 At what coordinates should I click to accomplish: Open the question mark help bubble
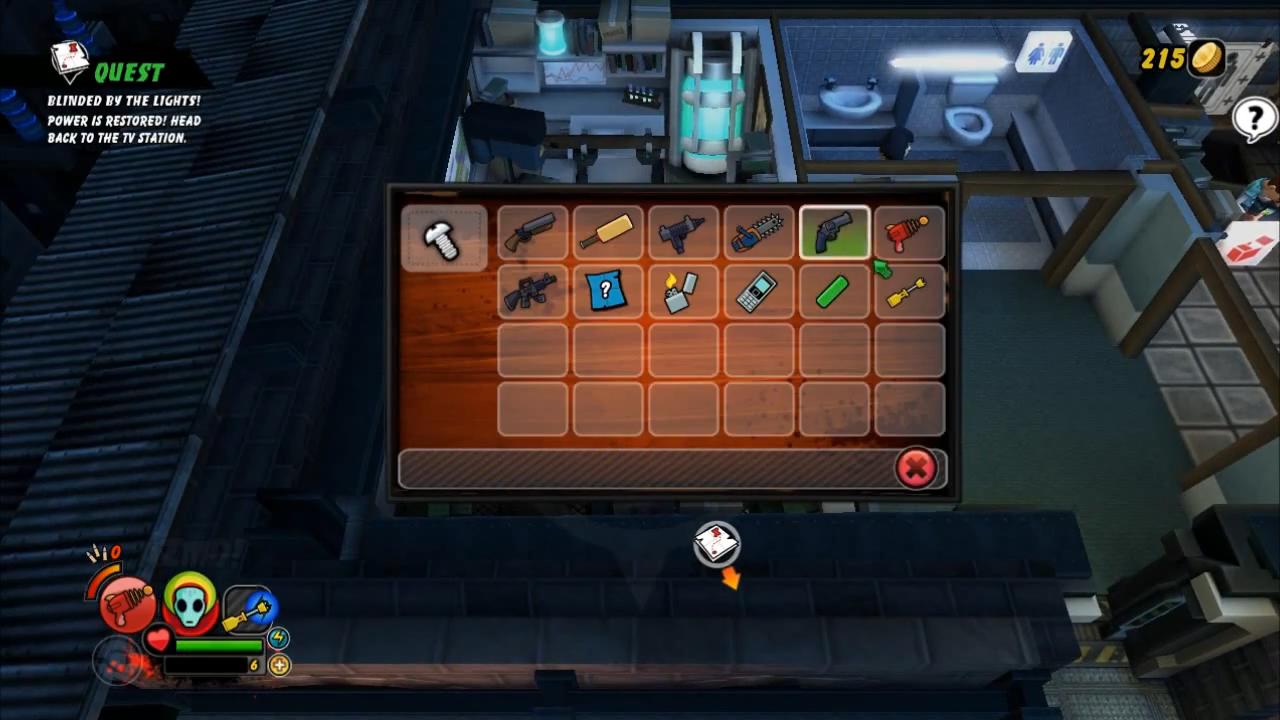pos(1253,119)
